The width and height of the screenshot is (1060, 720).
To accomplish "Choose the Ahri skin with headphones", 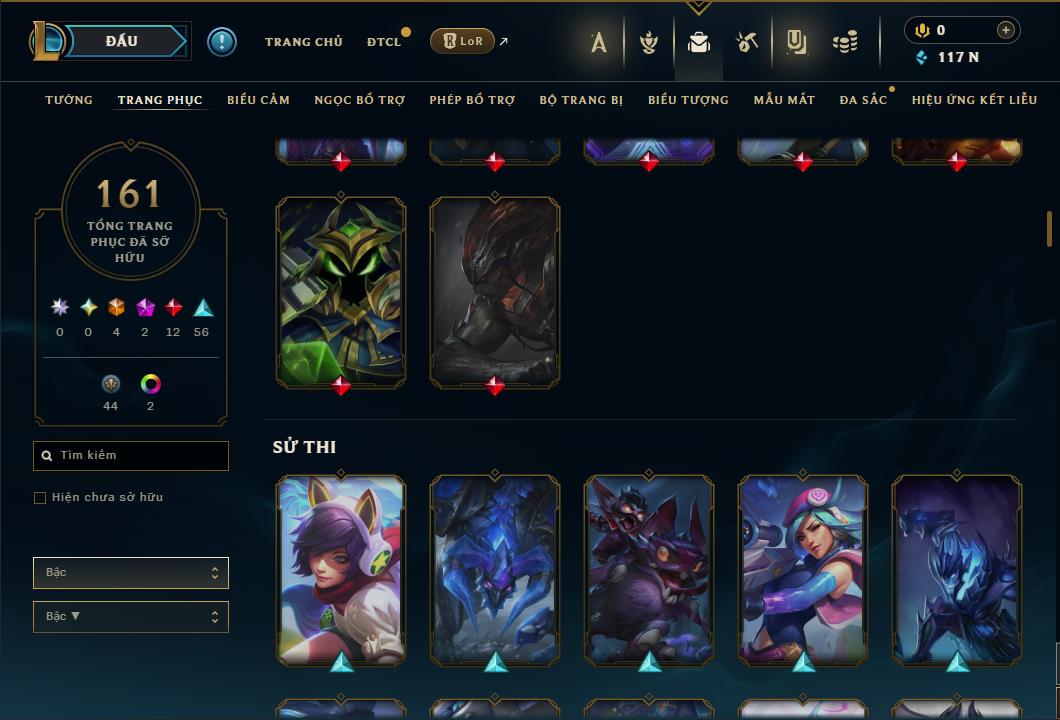I will pyautogui.click(x=341, y=568).
